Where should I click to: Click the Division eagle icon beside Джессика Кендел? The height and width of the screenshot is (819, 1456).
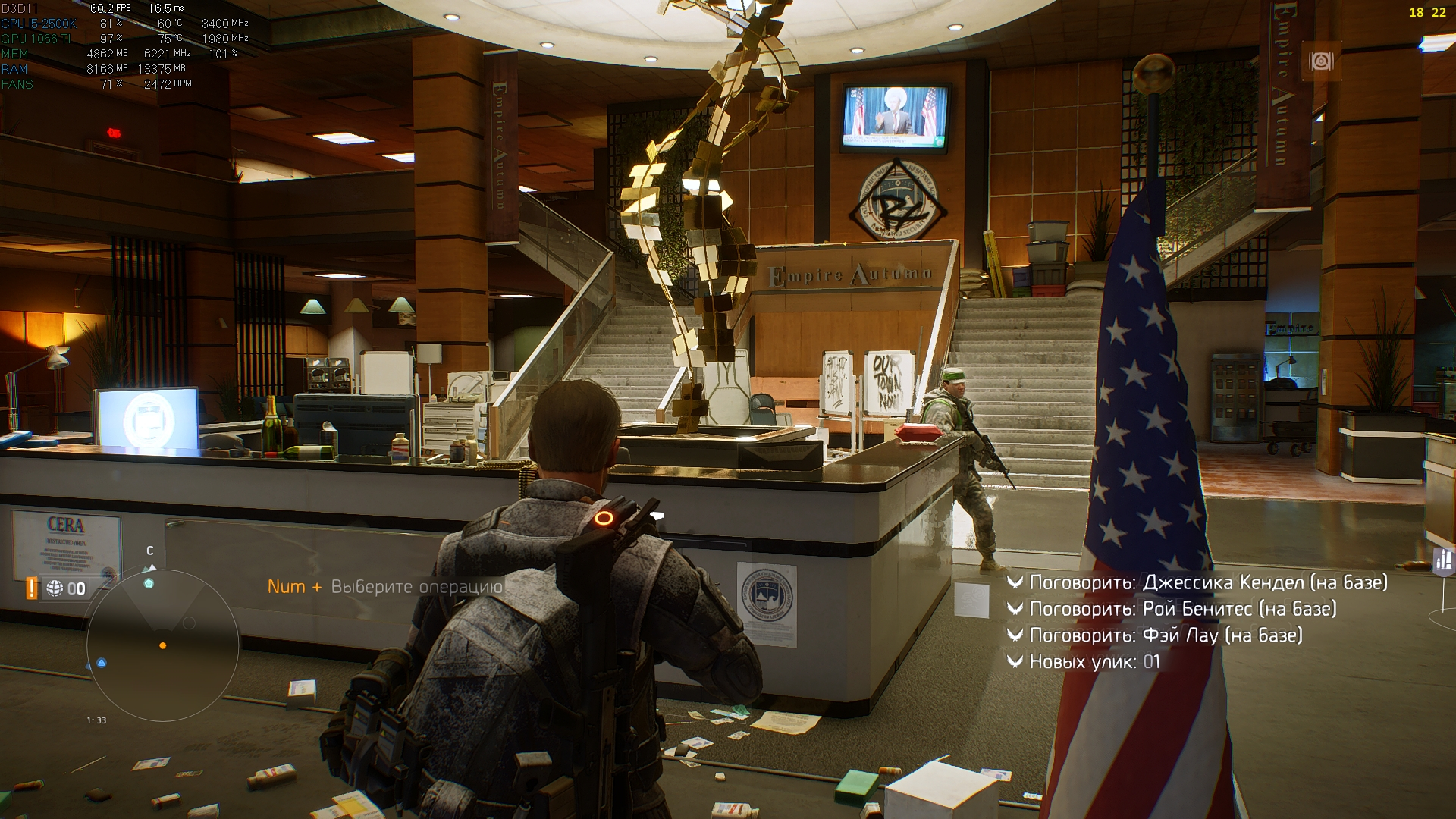tap(1015, 582)
